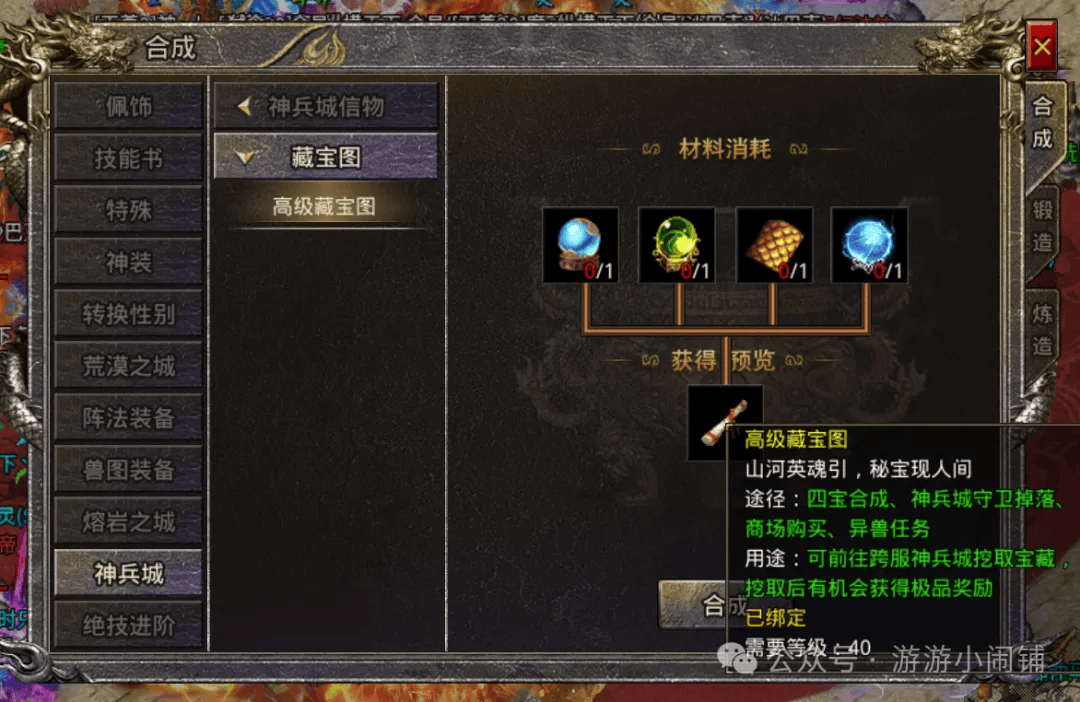Click the golden scale material slot

pyautogui.click(x=773, y=245)
